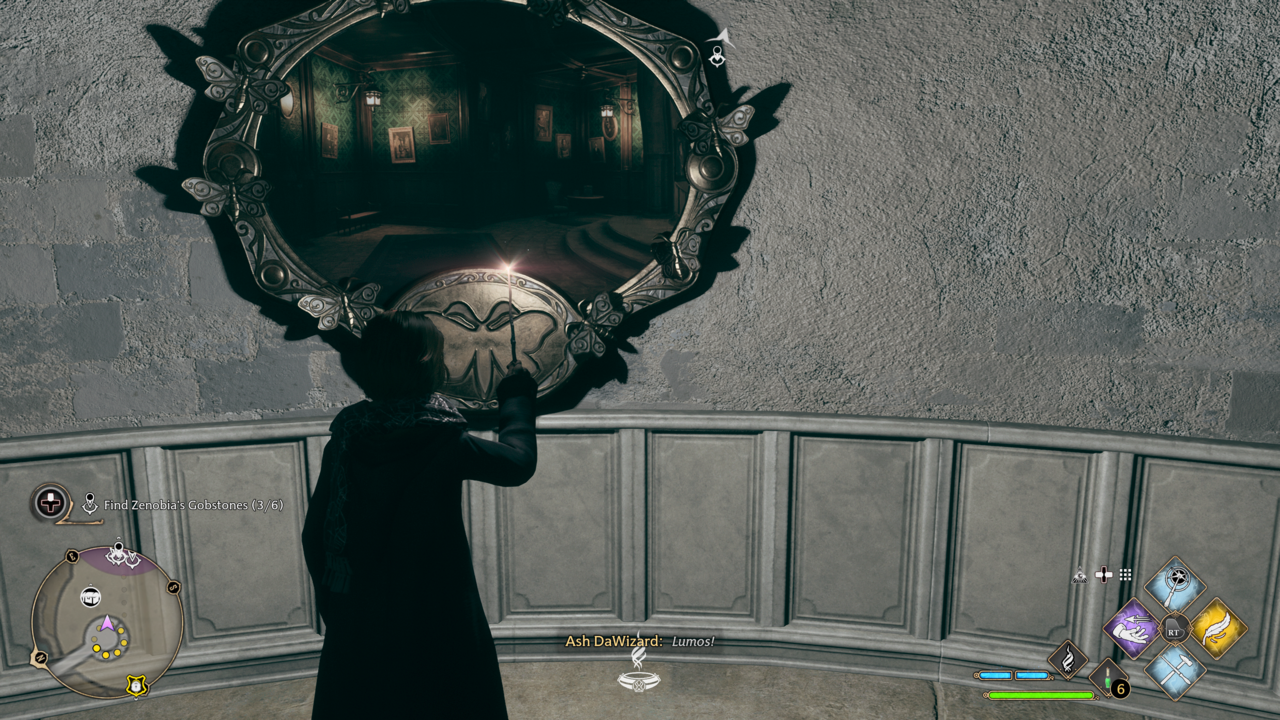
Task: Select the Lumos spell slot
Action: 1175,586
